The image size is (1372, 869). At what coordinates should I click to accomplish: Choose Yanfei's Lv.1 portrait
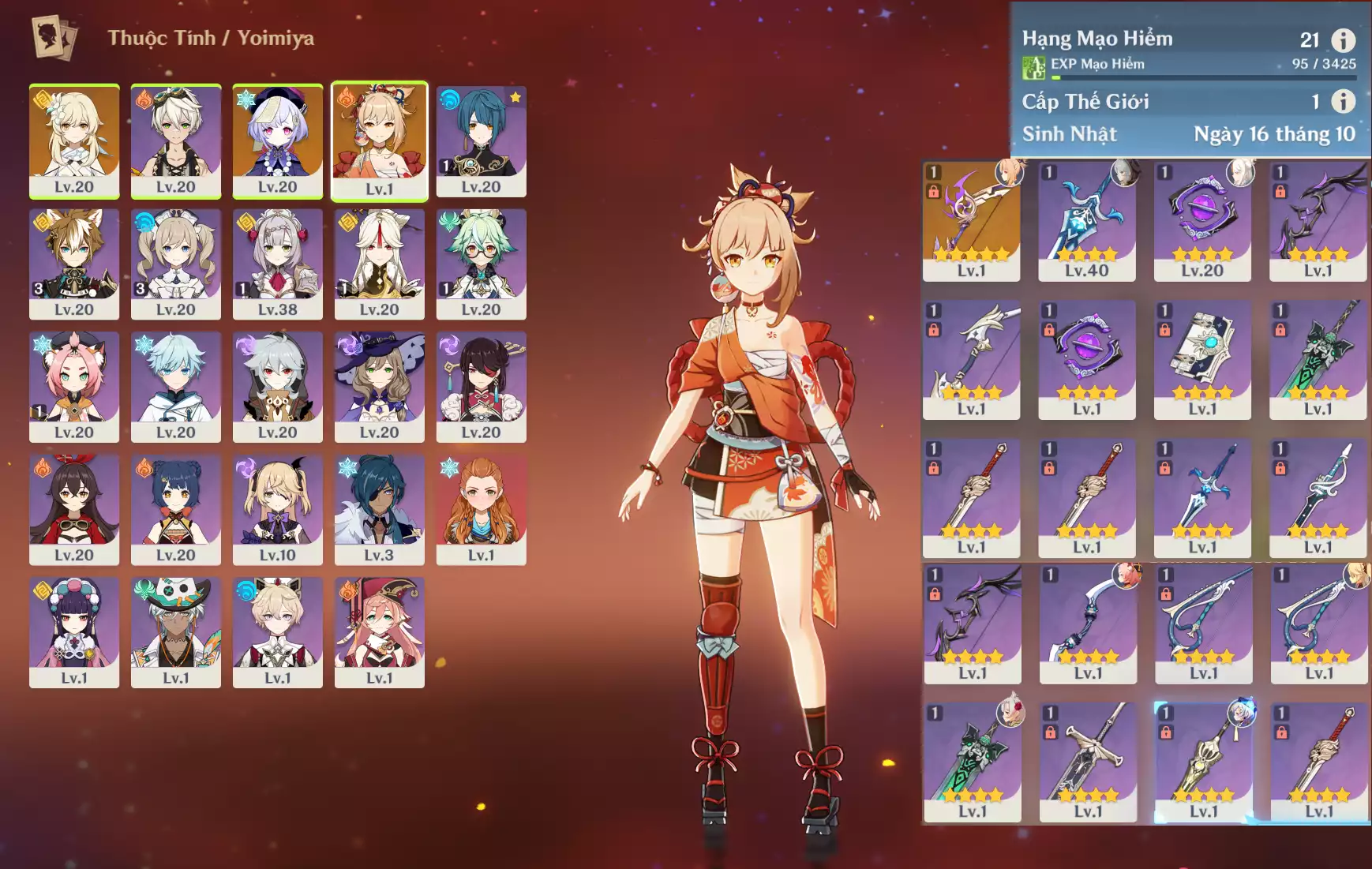(379, 631)
